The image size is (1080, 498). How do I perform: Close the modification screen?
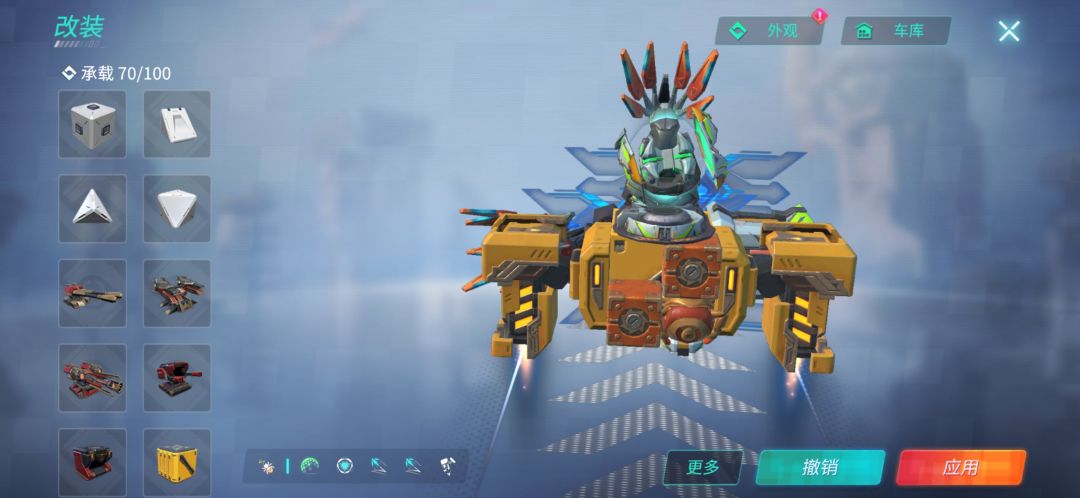click(x=1008, y=31)
